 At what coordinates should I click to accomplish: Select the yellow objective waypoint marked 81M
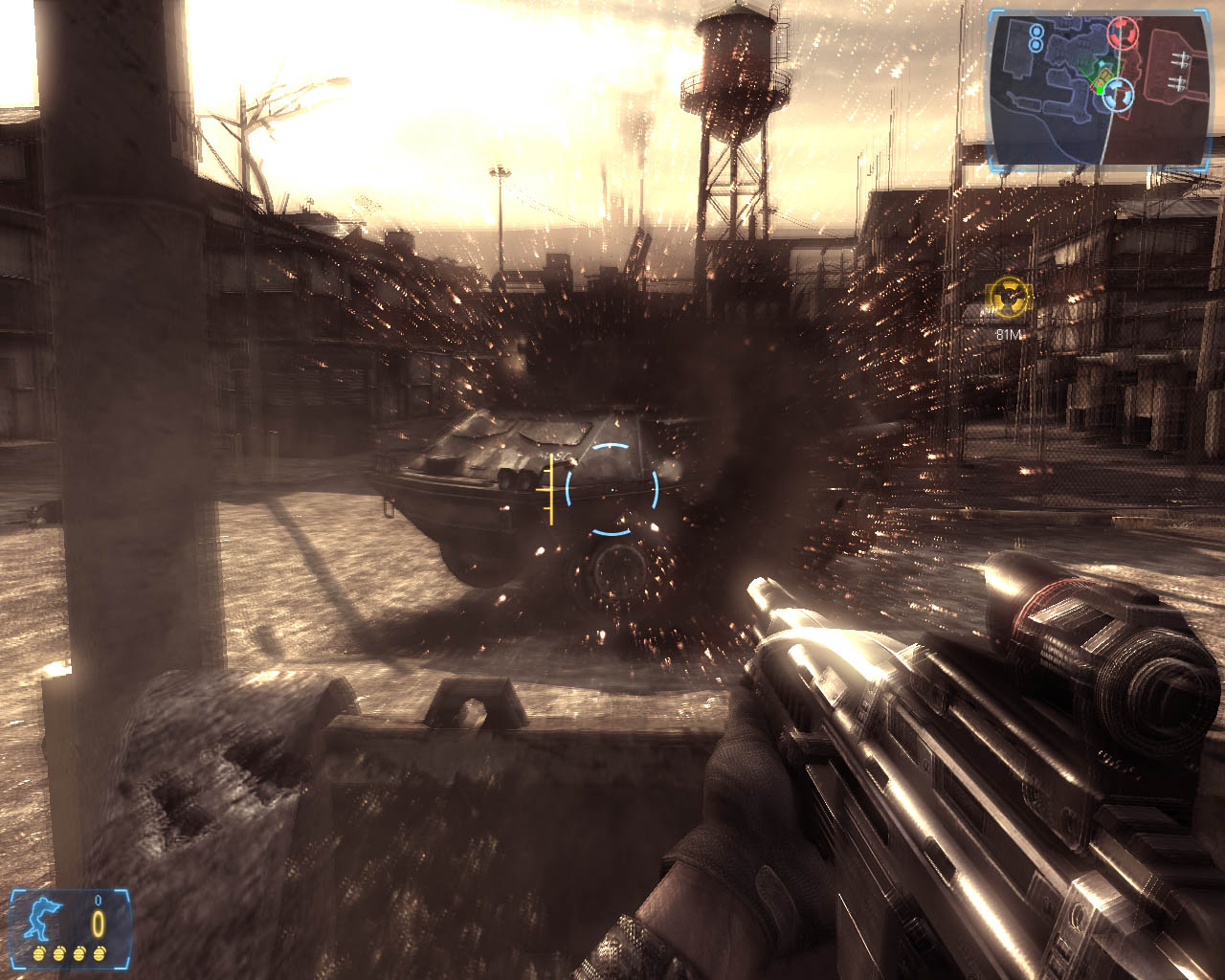(x=1009, y=298)
